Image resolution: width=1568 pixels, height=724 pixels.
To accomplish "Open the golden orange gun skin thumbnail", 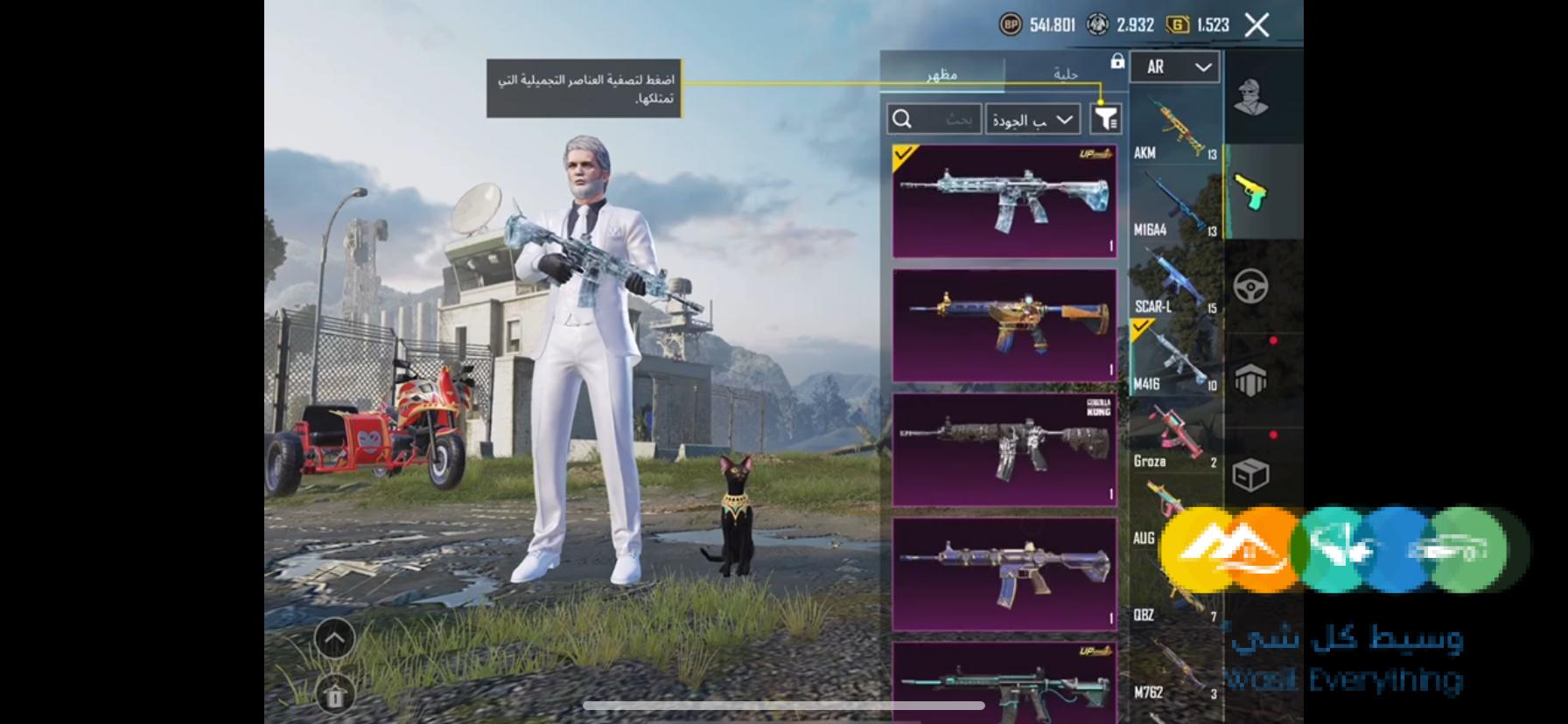I will click(x=1004, y=324).
